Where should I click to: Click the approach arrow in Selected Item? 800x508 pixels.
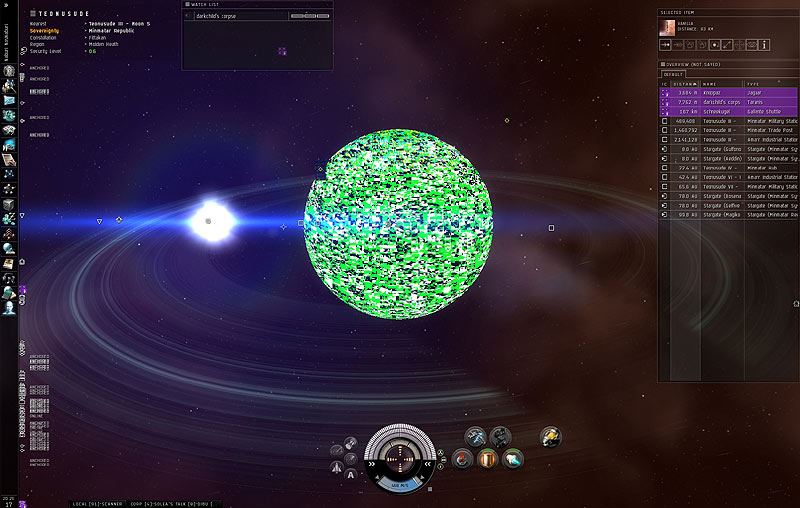[x=665, y=45]
